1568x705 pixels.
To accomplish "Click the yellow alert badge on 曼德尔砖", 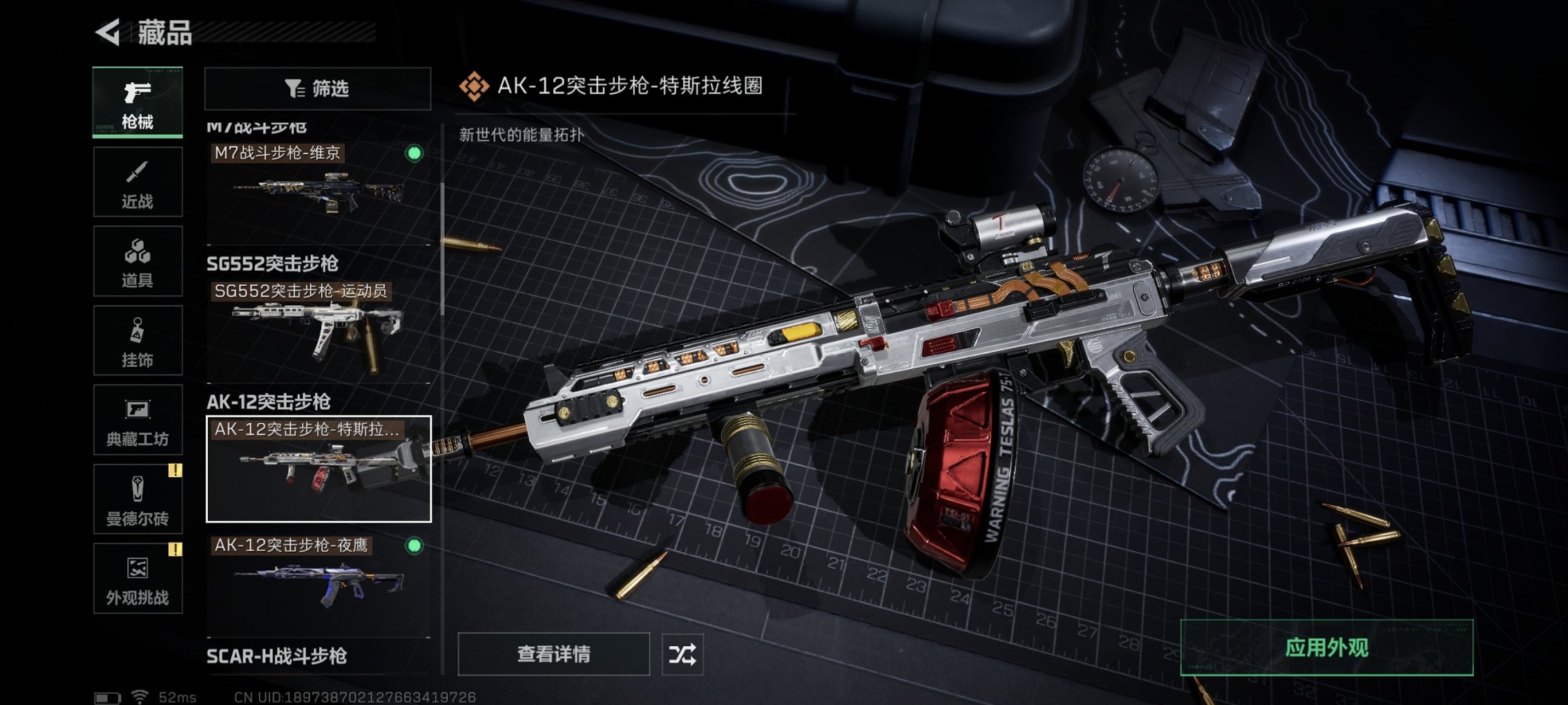I will (174, 472).
